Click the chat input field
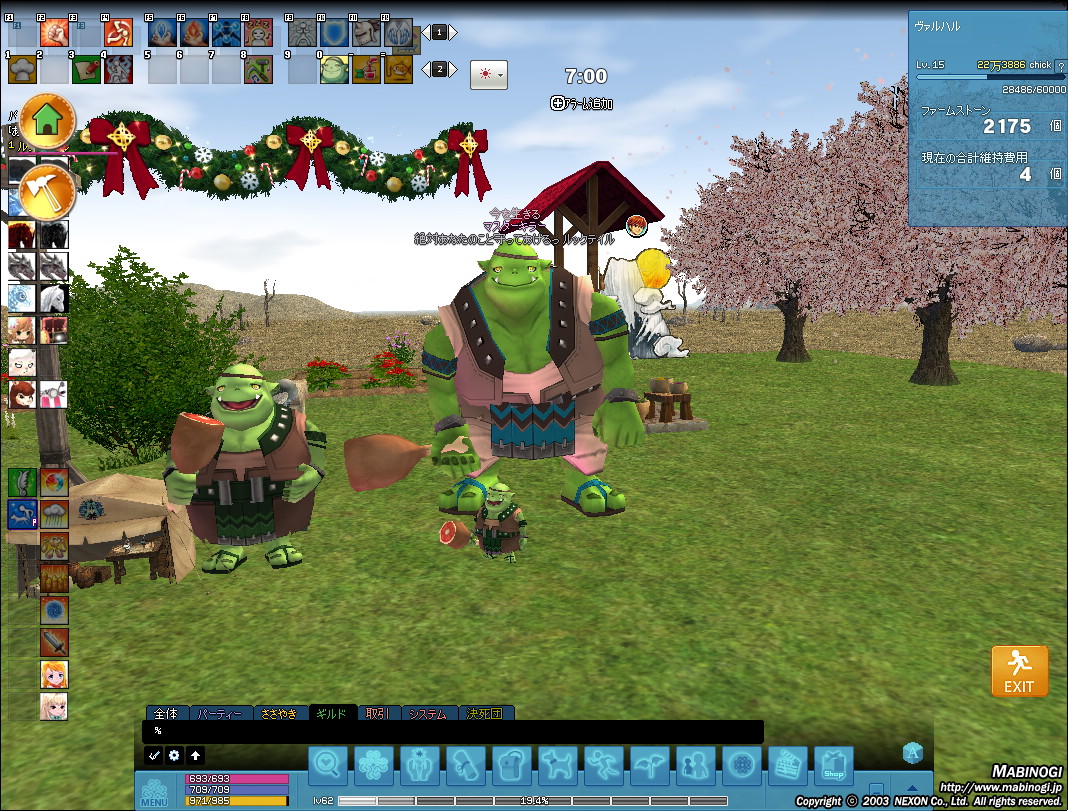This screenshot has width=1068, height=811. (x=455, y=731)
